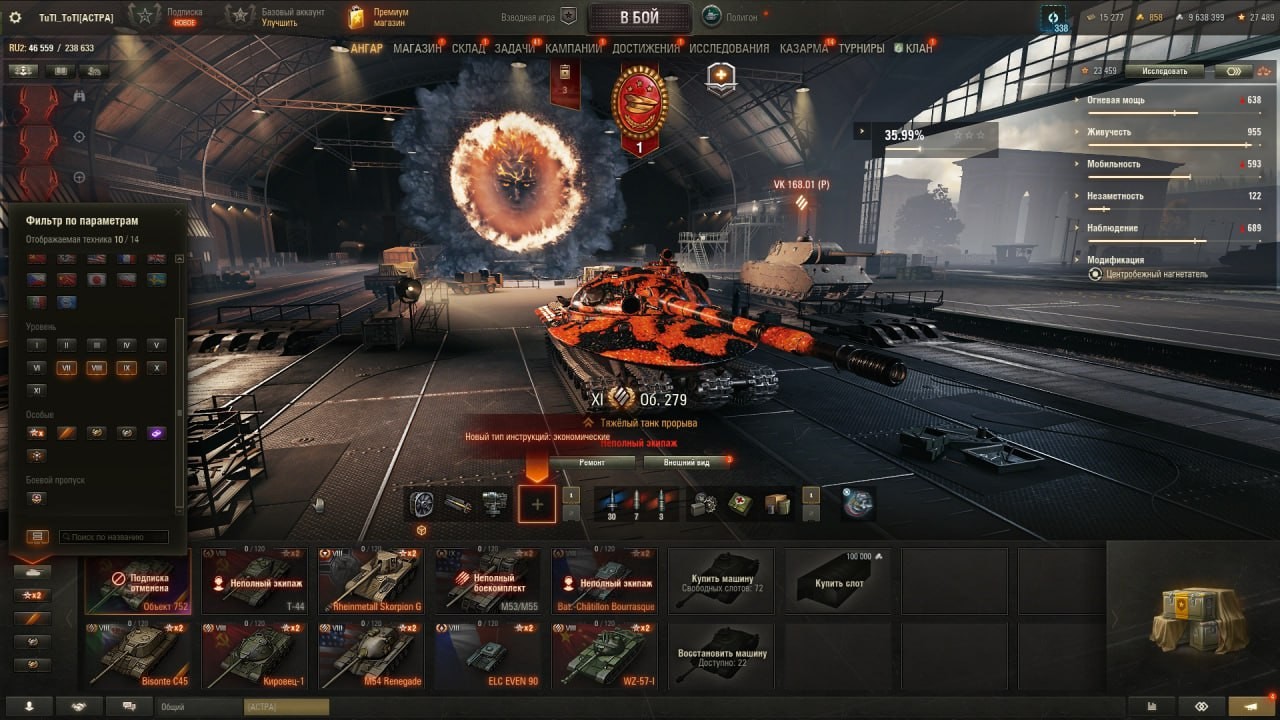Choose Ремонт for the current tank
Viewport: 1280px width, 720px height.
pos(592,463)
